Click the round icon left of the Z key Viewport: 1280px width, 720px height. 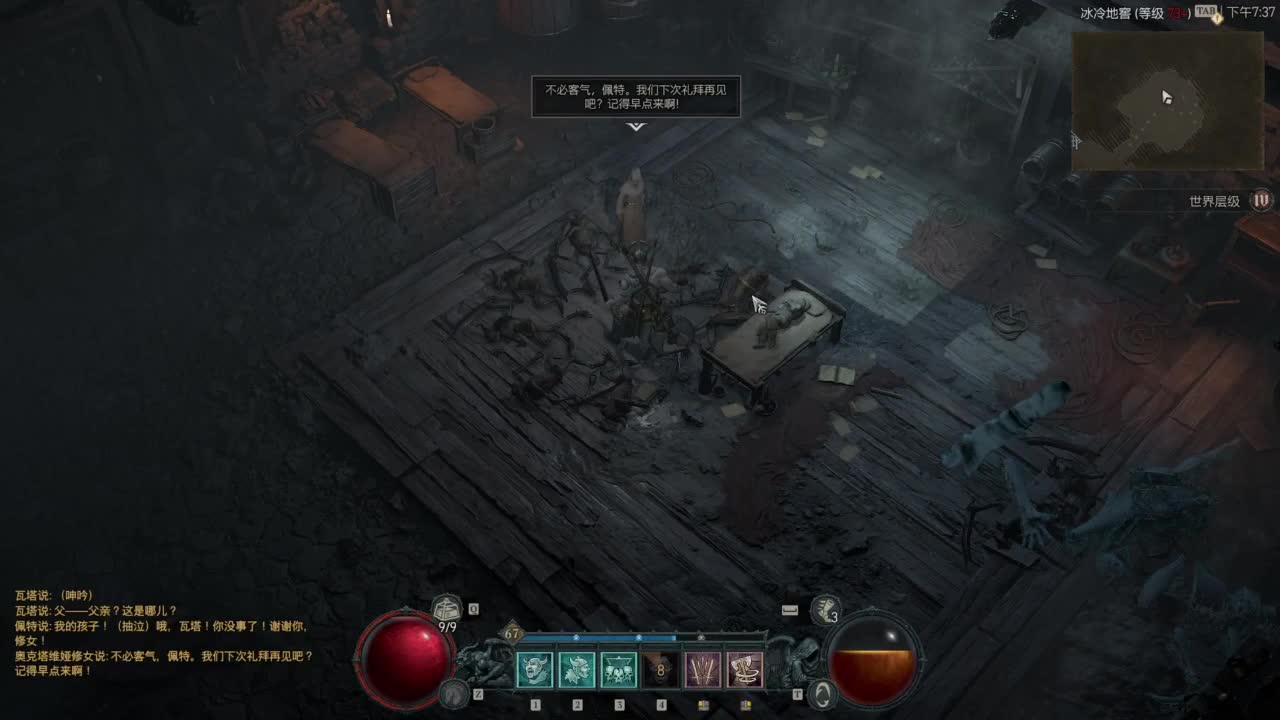(x=455, y=692)
